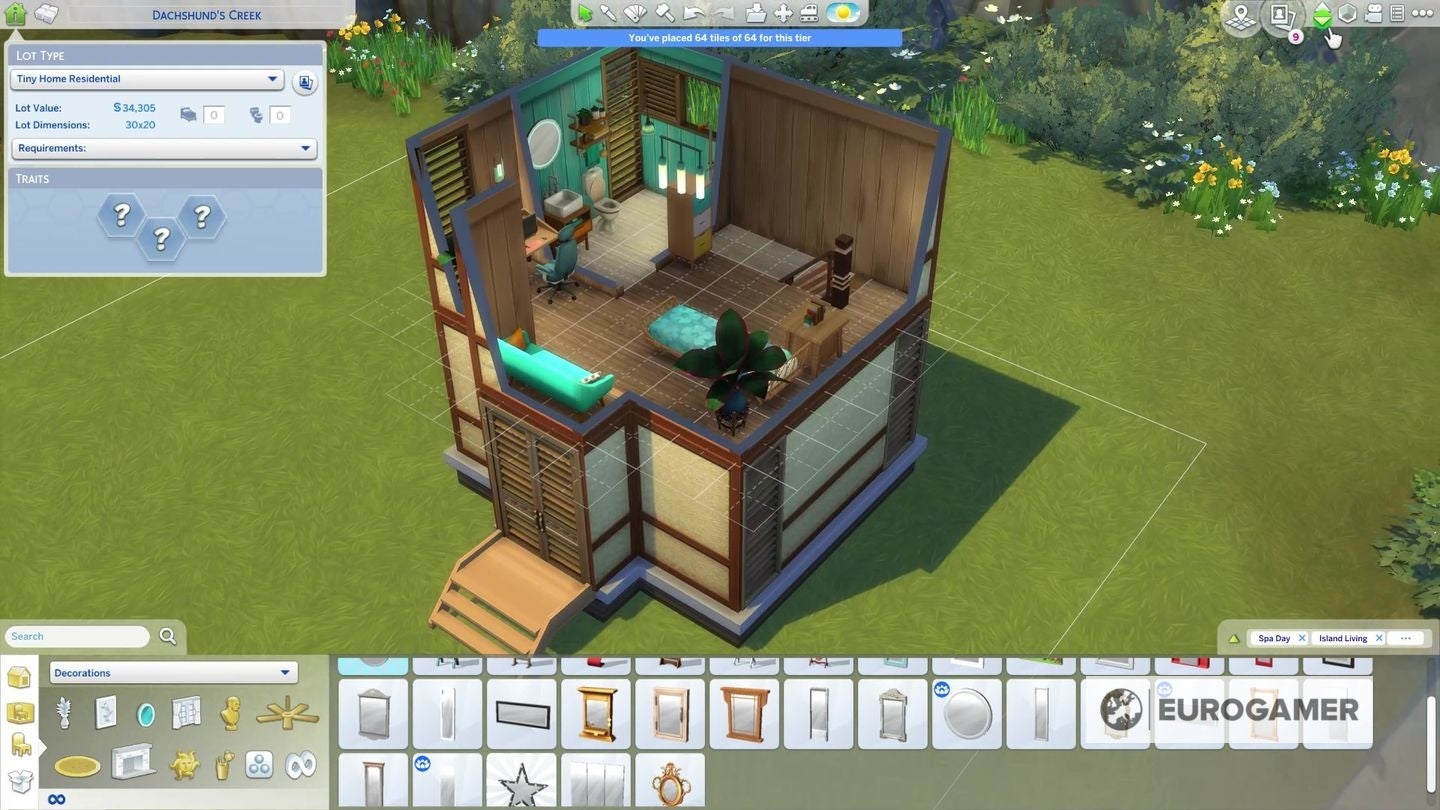Undo the last build action
Screen dimensions: 1440x810
pos(691,13)
